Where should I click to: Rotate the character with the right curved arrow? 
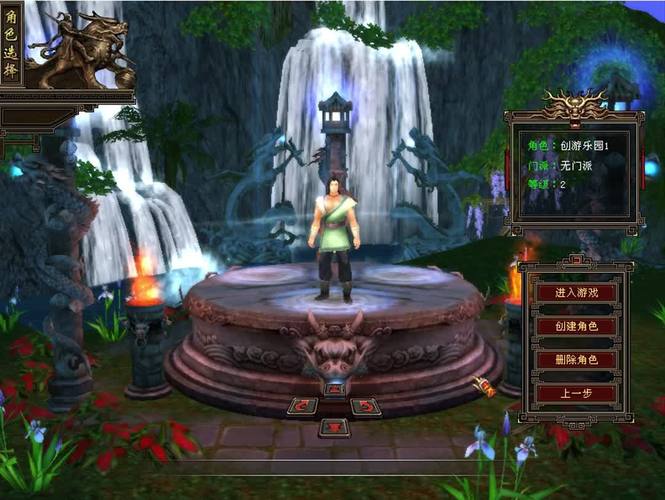point(366,406)
